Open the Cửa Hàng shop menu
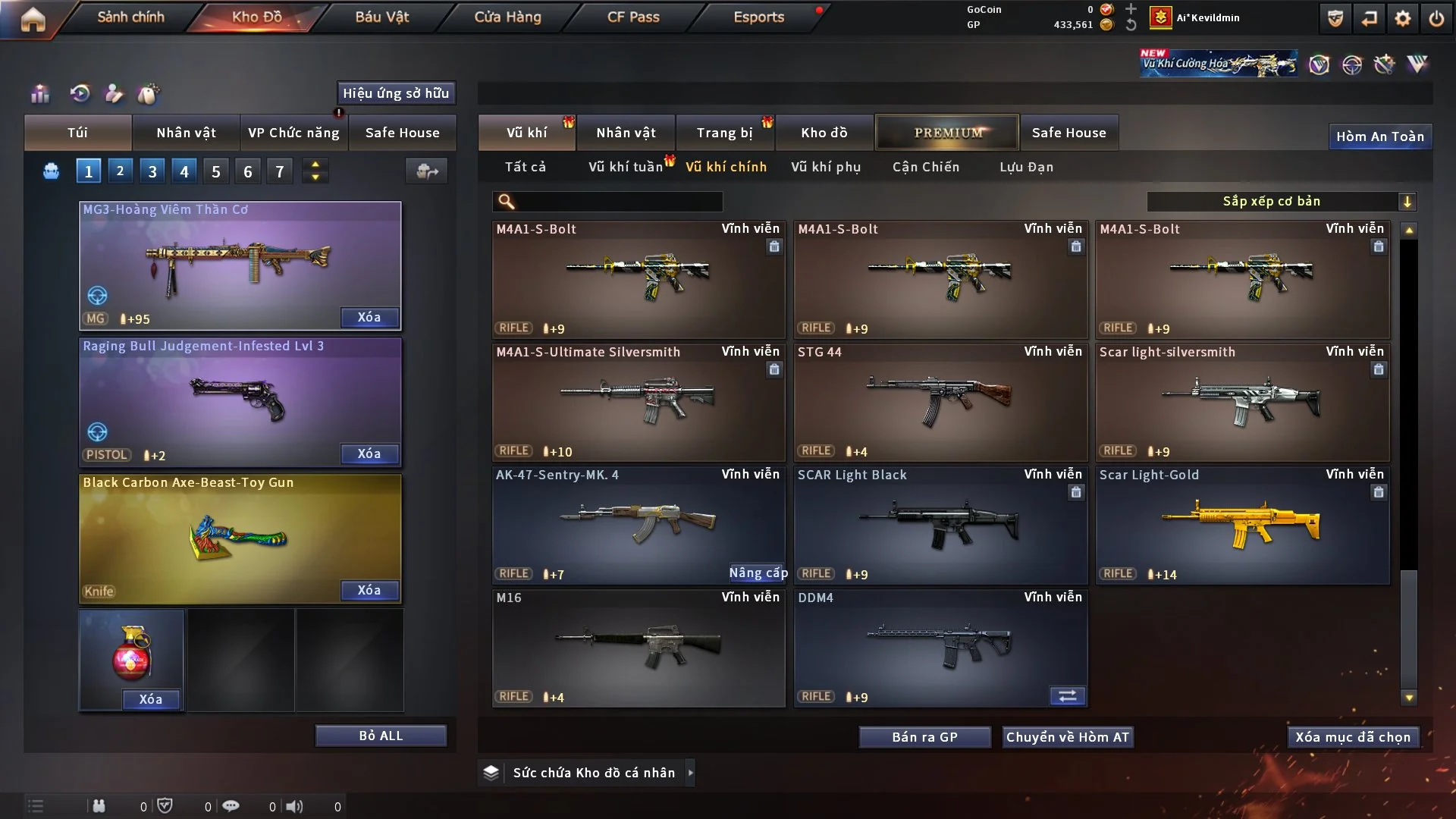The image size is (1456, 819). coord(507,17)
